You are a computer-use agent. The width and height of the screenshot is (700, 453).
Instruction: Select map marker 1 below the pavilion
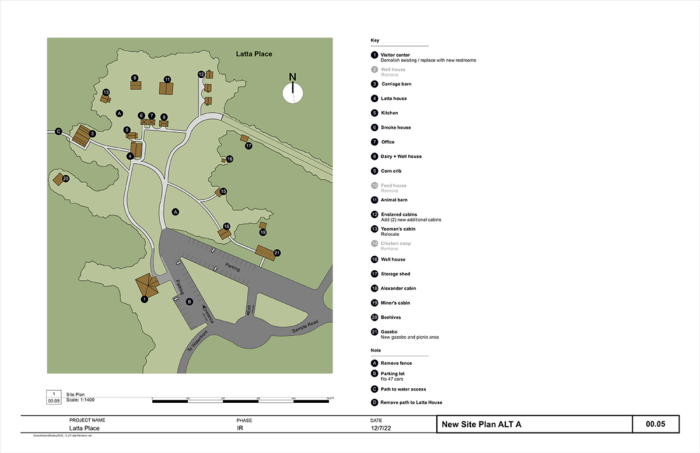pyautogui.click(x=144, y=299)
